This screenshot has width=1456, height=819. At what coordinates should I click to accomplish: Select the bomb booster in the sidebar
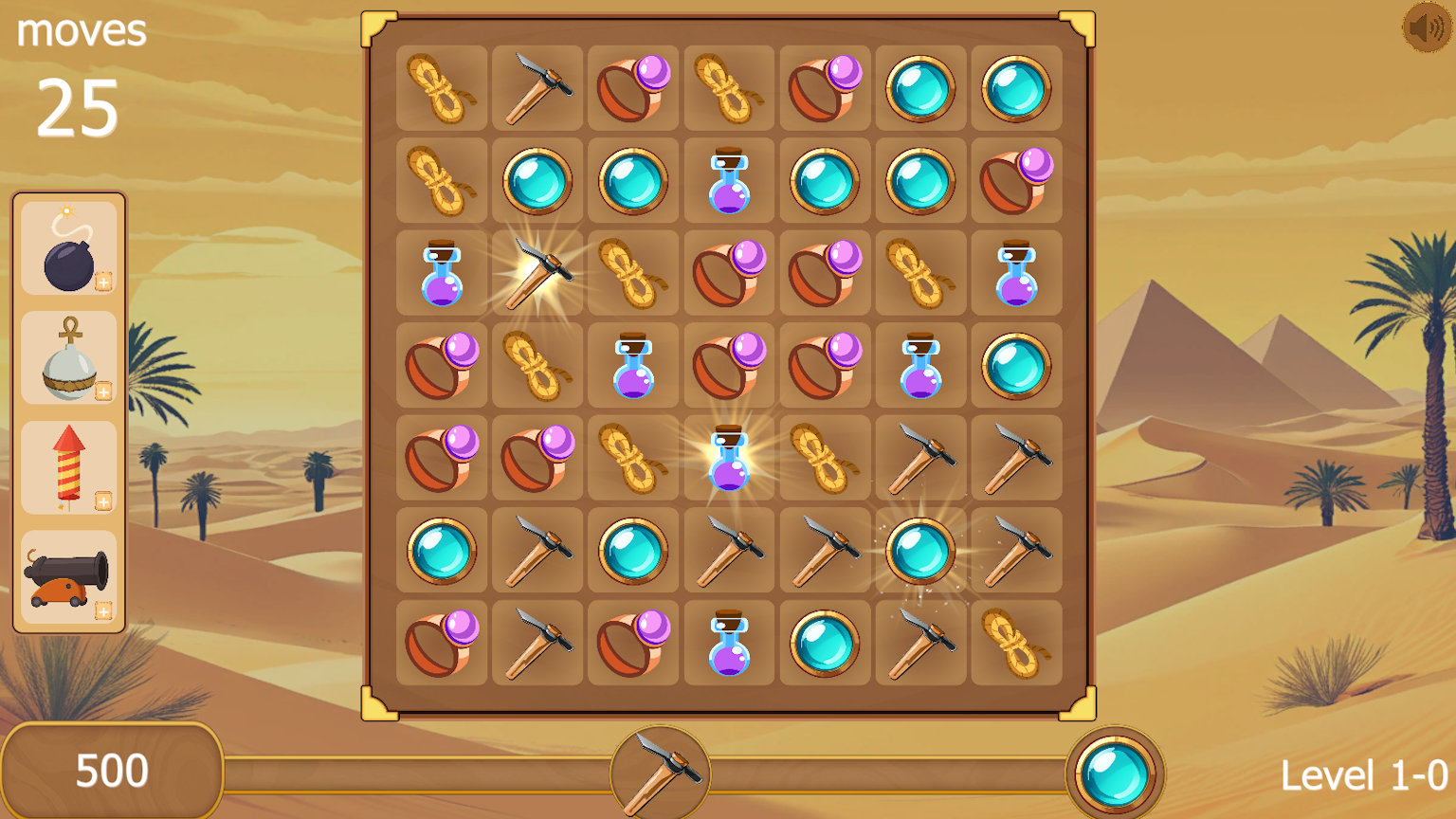(68, 248)
